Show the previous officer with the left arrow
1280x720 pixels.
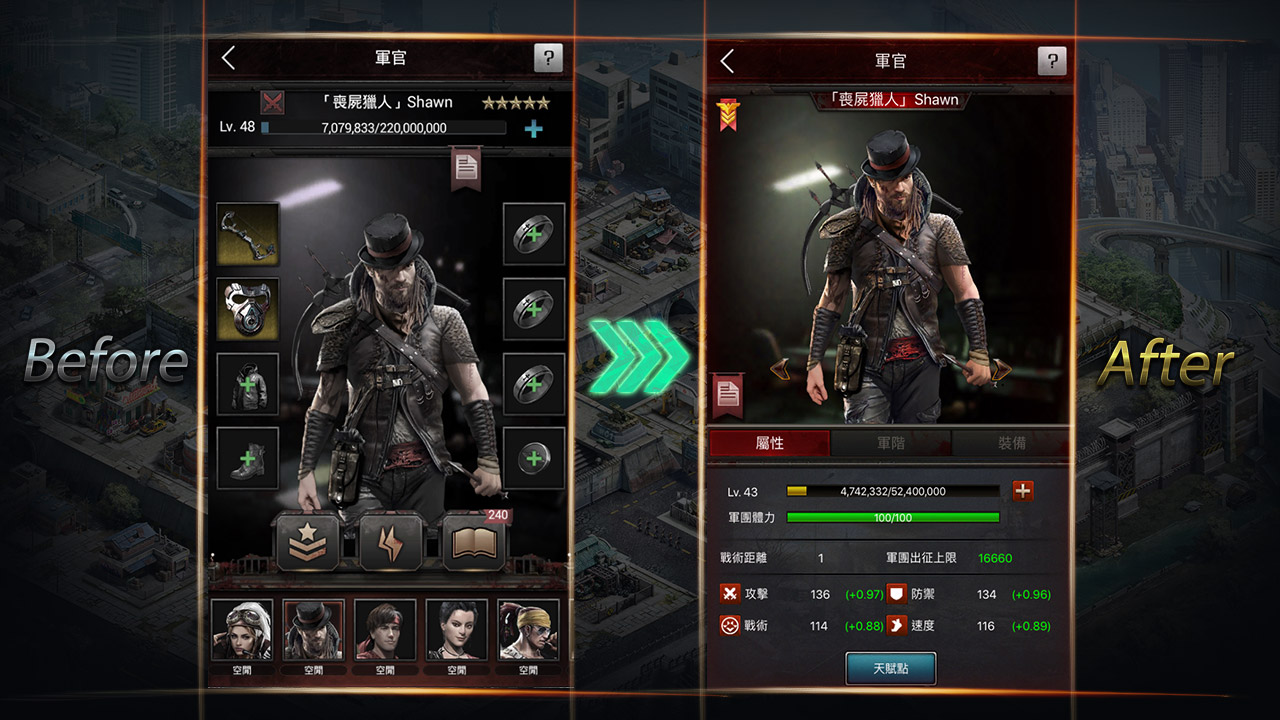pyautogui.click(x=782, y=370)
